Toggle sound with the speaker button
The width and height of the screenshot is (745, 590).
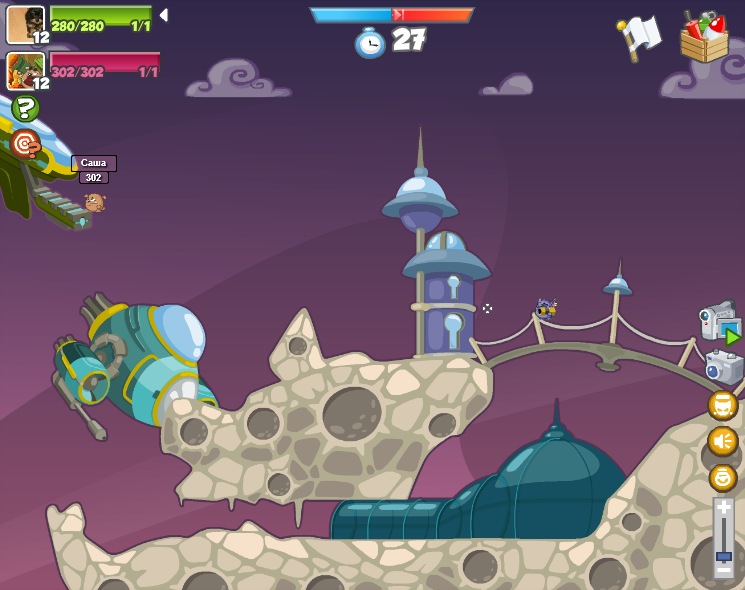tap(722, 441)
